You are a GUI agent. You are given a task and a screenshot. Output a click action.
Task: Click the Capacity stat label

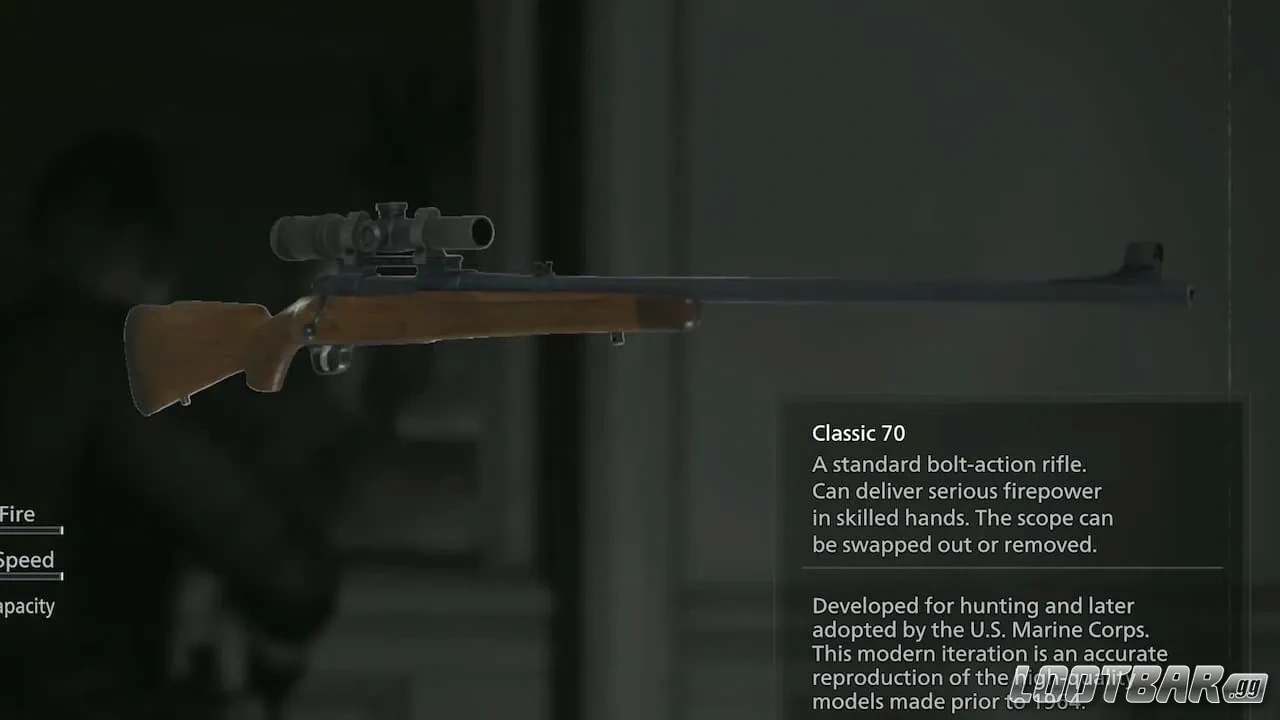pos(27,606)
